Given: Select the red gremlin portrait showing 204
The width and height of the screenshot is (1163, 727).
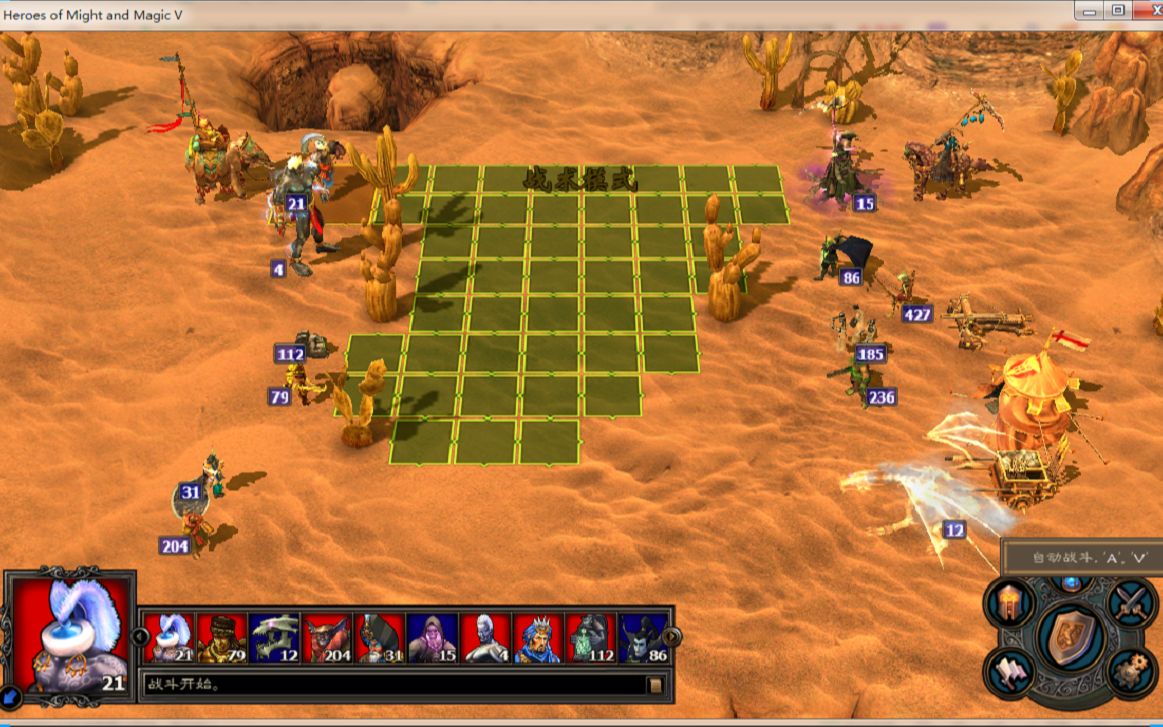Looking at the screenshot, I should click(x=327, y=637).
